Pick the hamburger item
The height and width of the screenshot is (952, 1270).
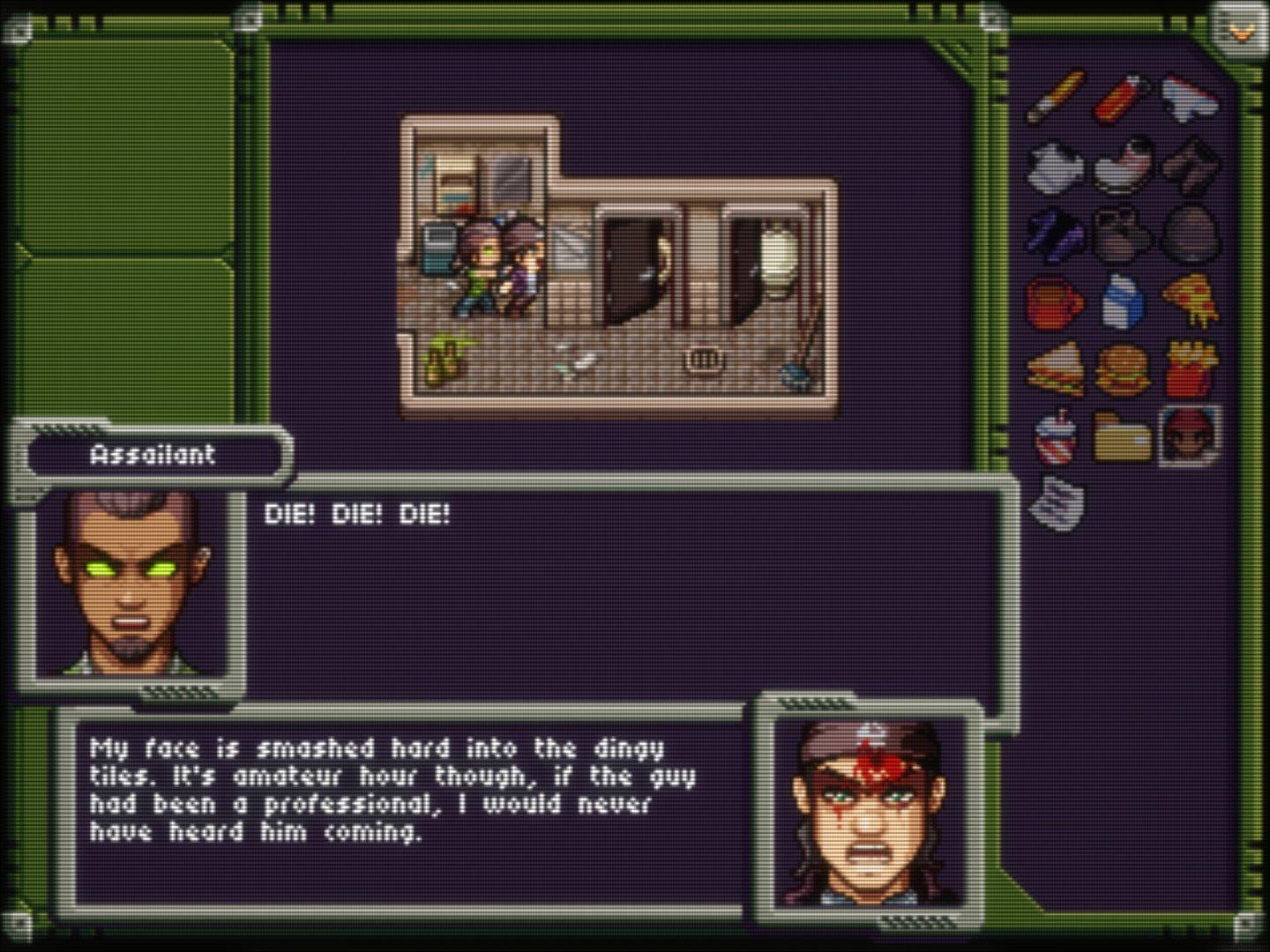pyautogui.click(x=1123, y=369)
